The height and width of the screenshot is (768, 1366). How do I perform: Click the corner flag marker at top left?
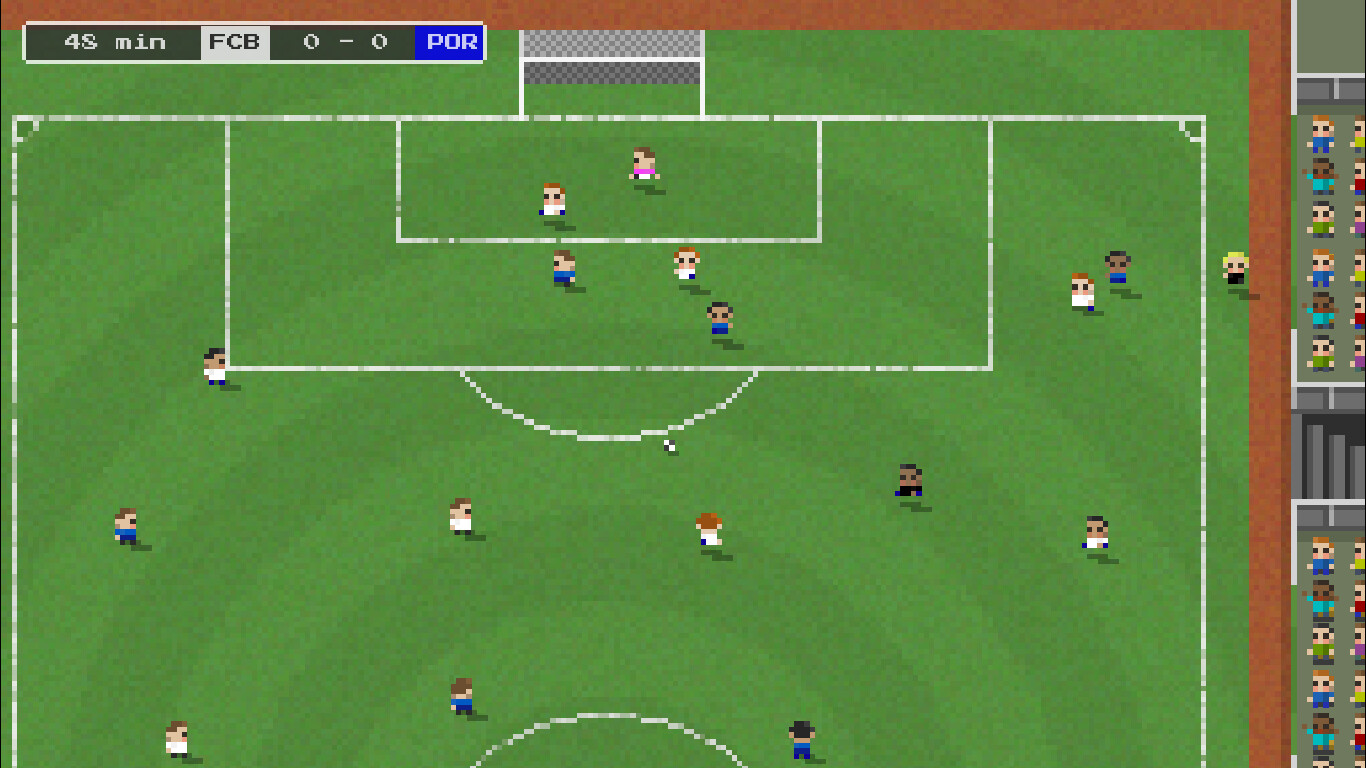point(22,130)
